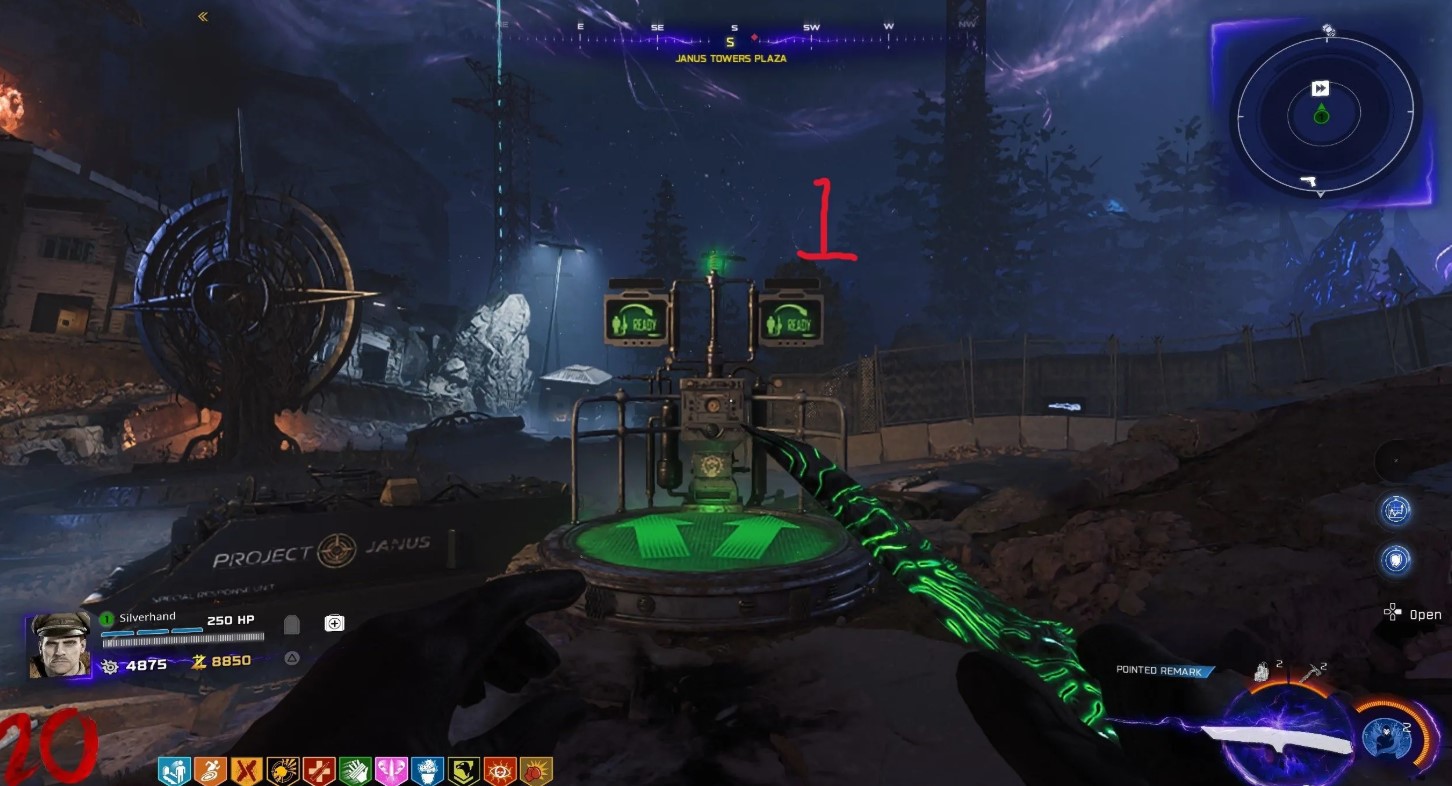Select the self-revive medkit icon
Image resolution: width=1452 pixels, height=786 pixels.
334,624
